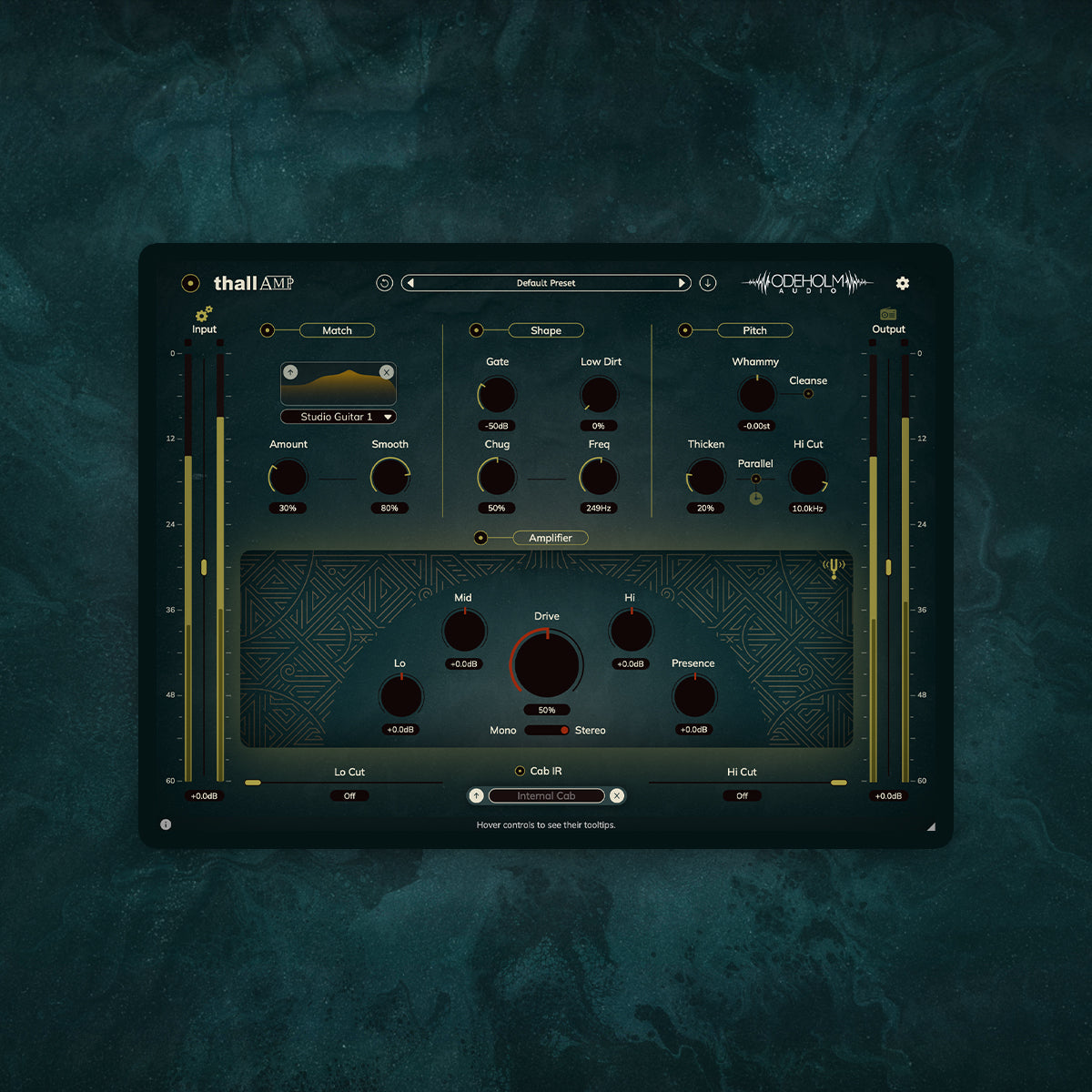Switch the Mono/Stereo toggle
The width and height of the screenshot is (1092, 1092).
tap(547, 731)
